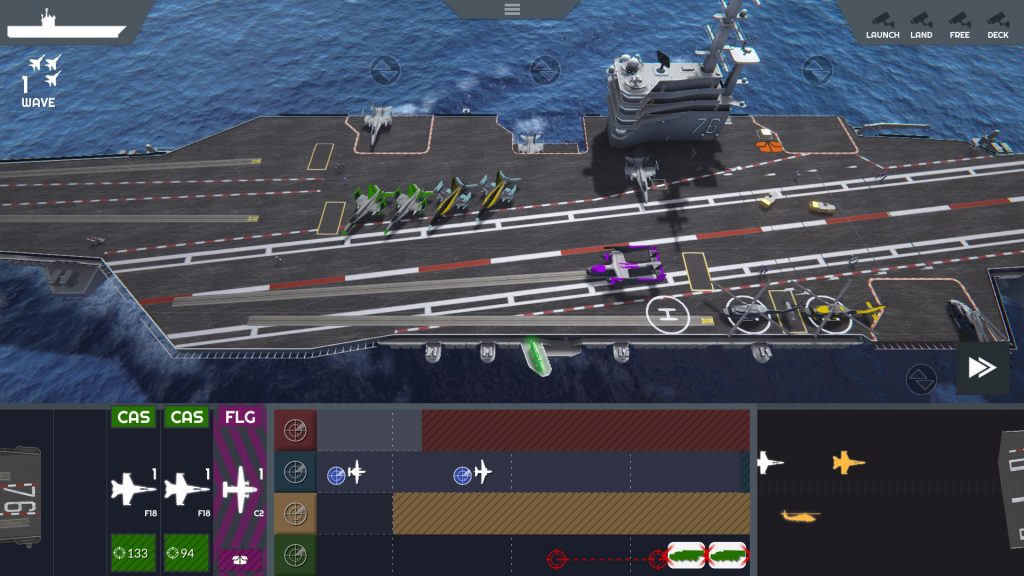This screenshot has height=576, width=1024.
Task: Click the fast-forward double arrow button
Action: click(981, 368)
